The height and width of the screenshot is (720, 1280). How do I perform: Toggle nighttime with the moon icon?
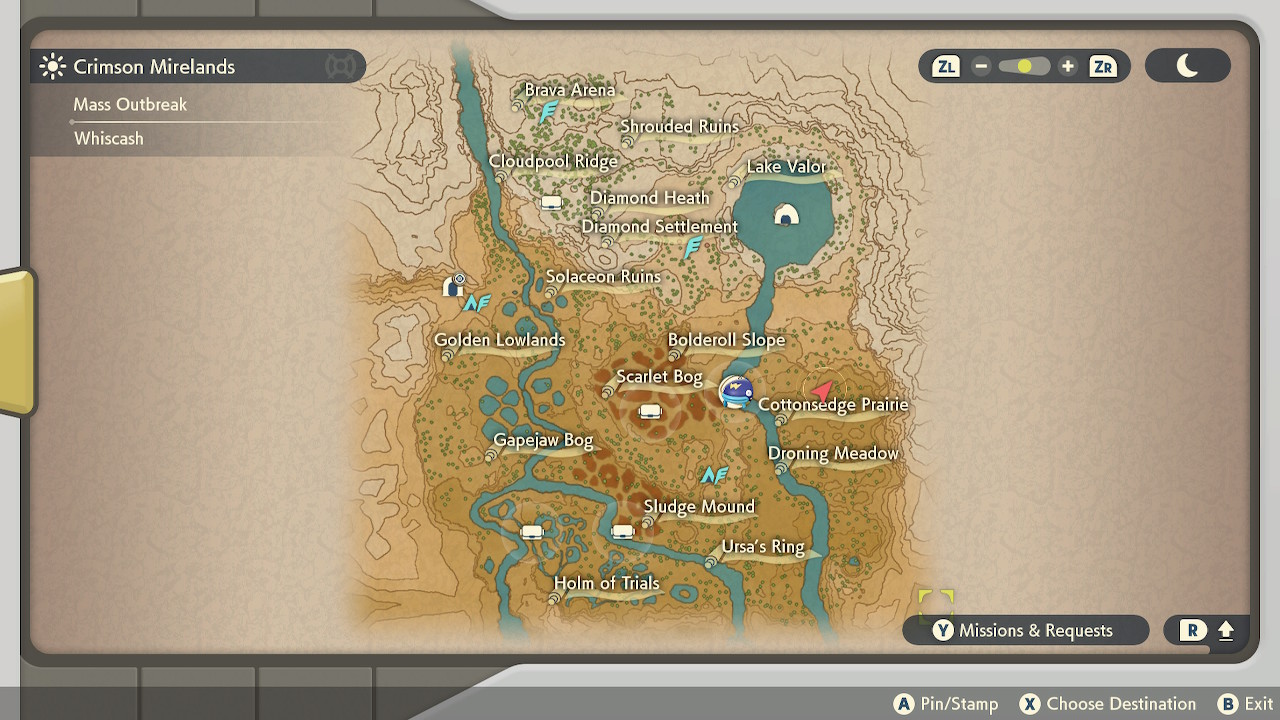pyautogui.click(x=1188, y=66)
